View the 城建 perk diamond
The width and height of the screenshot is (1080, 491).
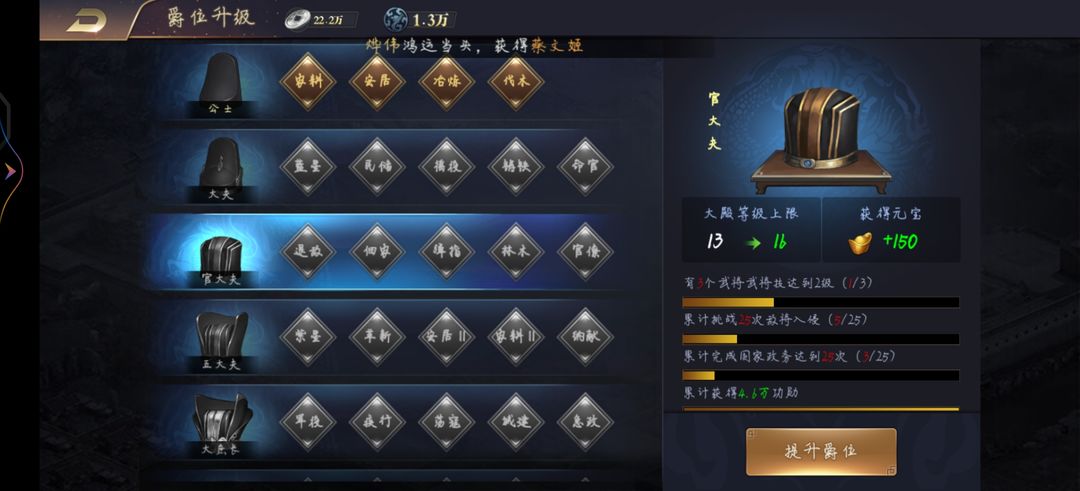(x=516, y=420)
